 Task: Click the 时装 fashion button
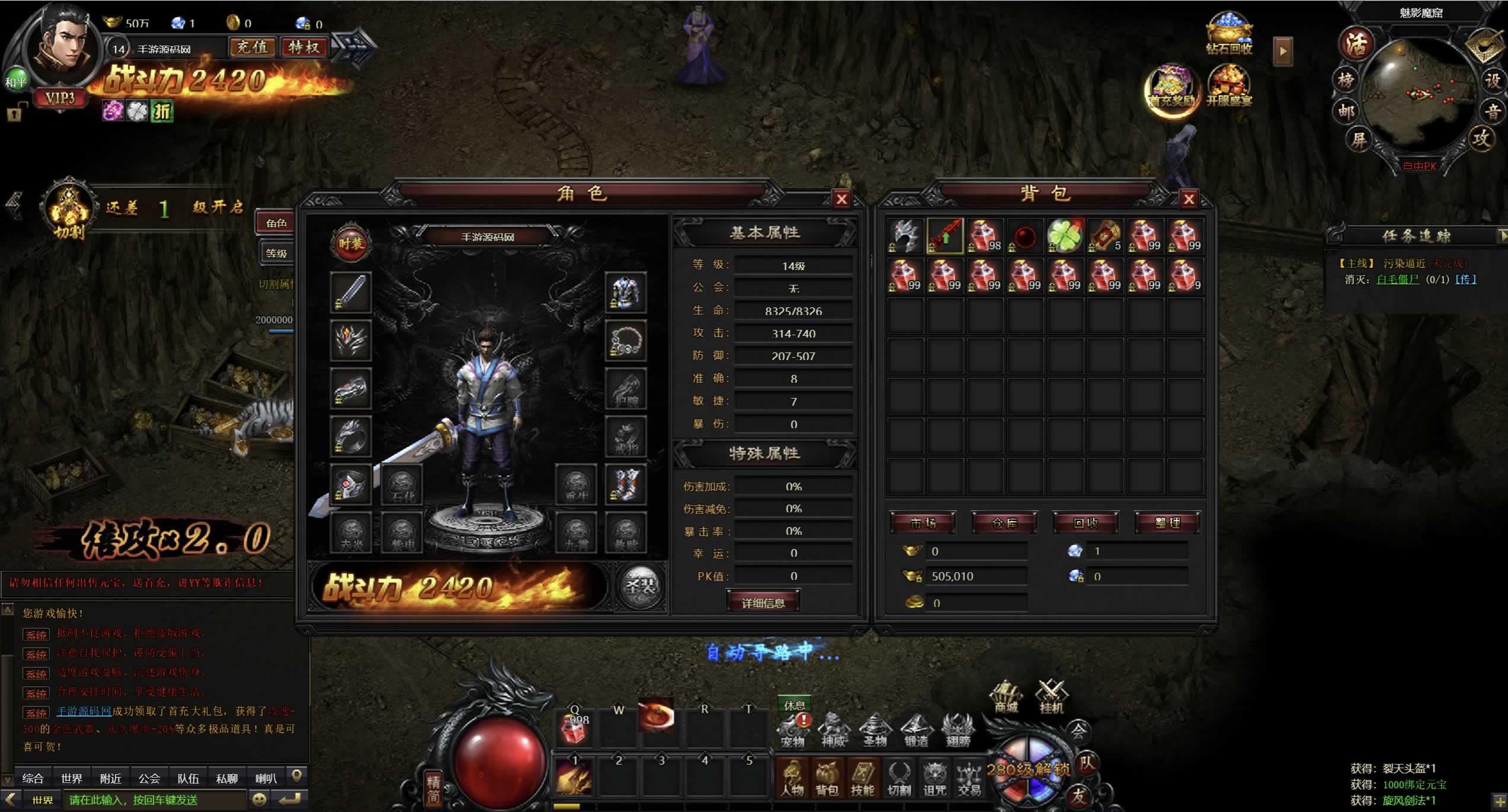(351, 243)
